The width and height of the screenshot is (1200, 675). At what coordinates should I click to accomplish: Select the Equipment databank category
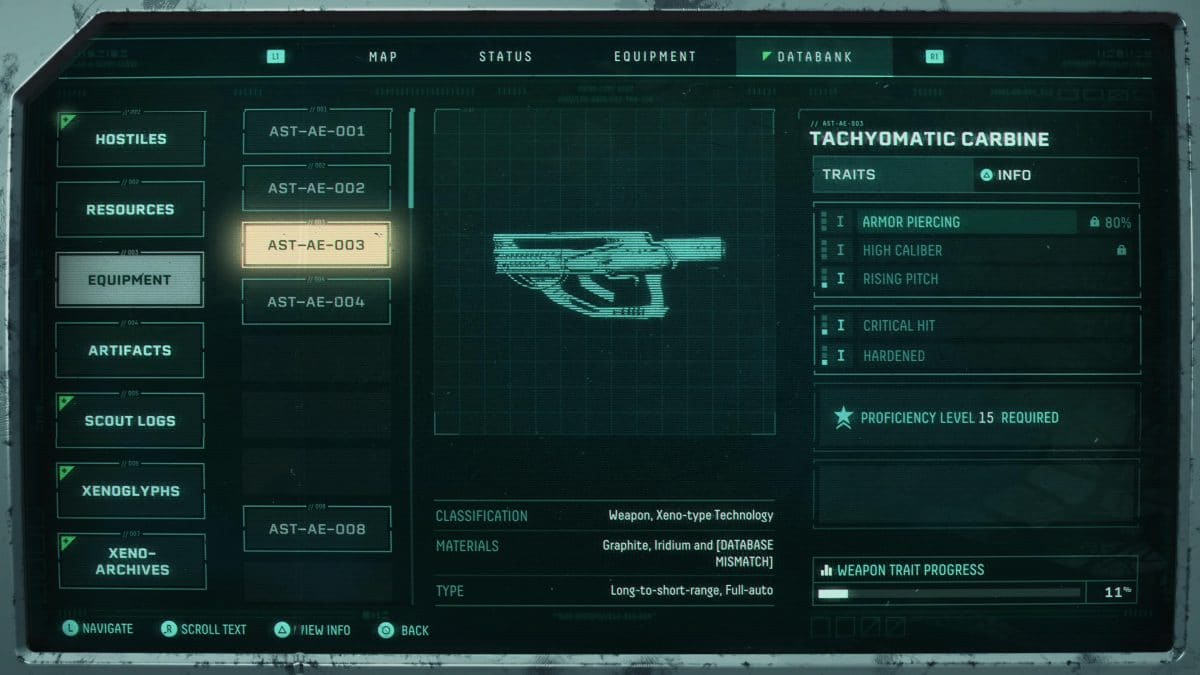pos(130,280)
